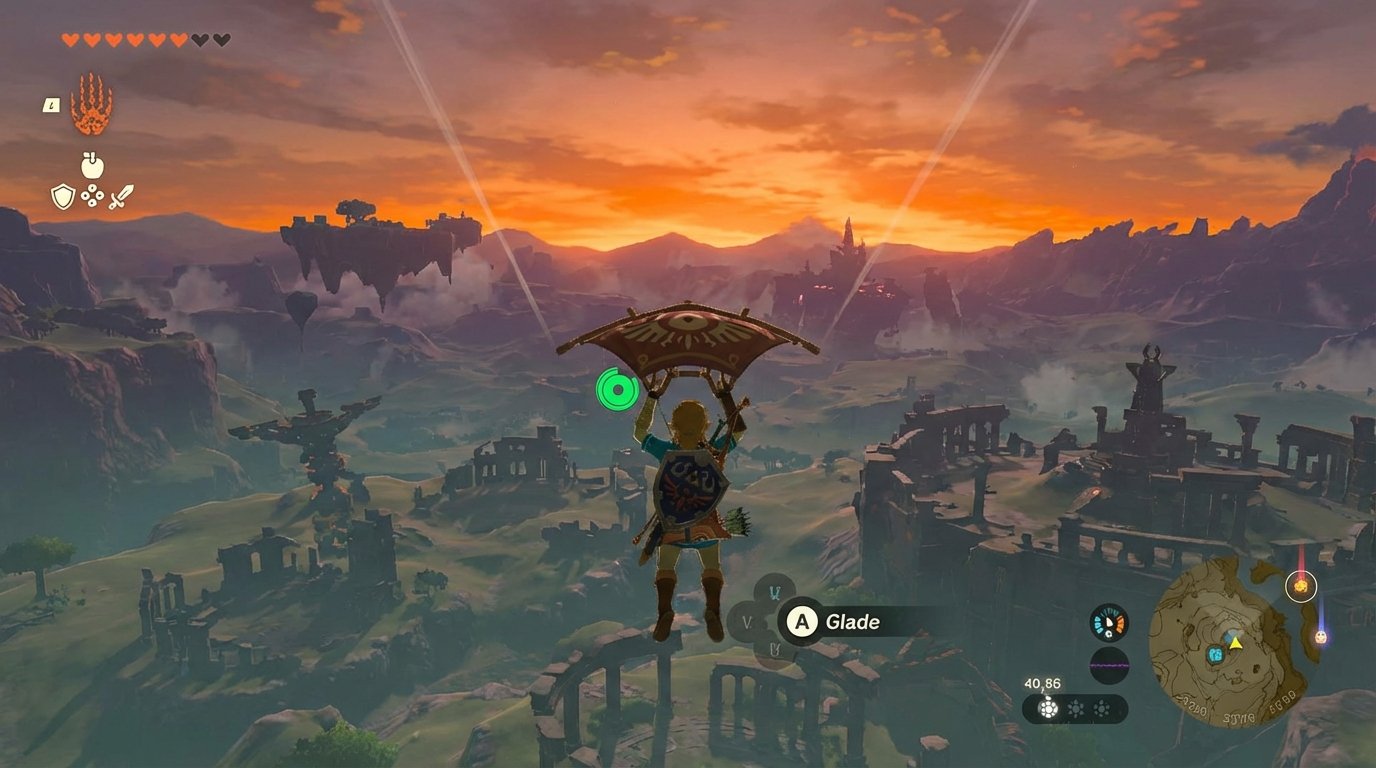Click the temperature gauge dial
This screenshot has width=1376, height=768.
click(x=1108, y=623)
